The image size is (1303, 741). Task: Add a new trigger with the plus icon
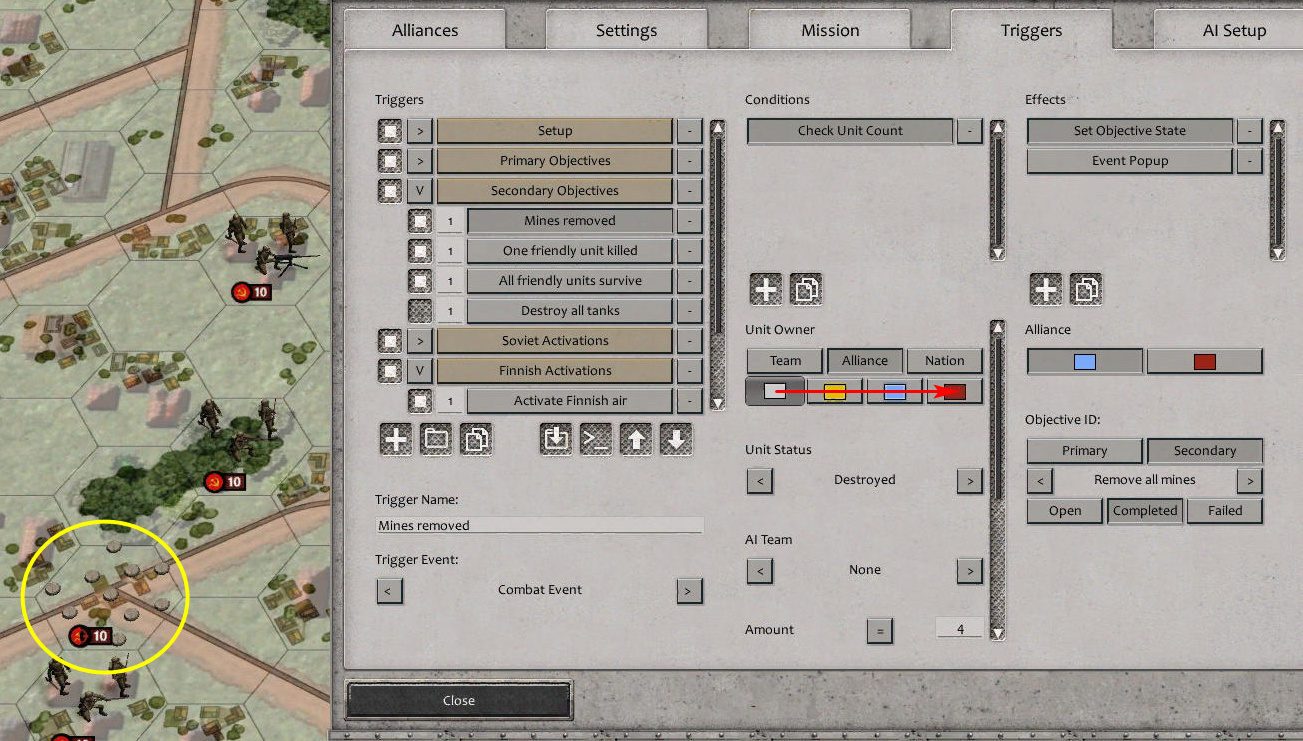(395, 439)
